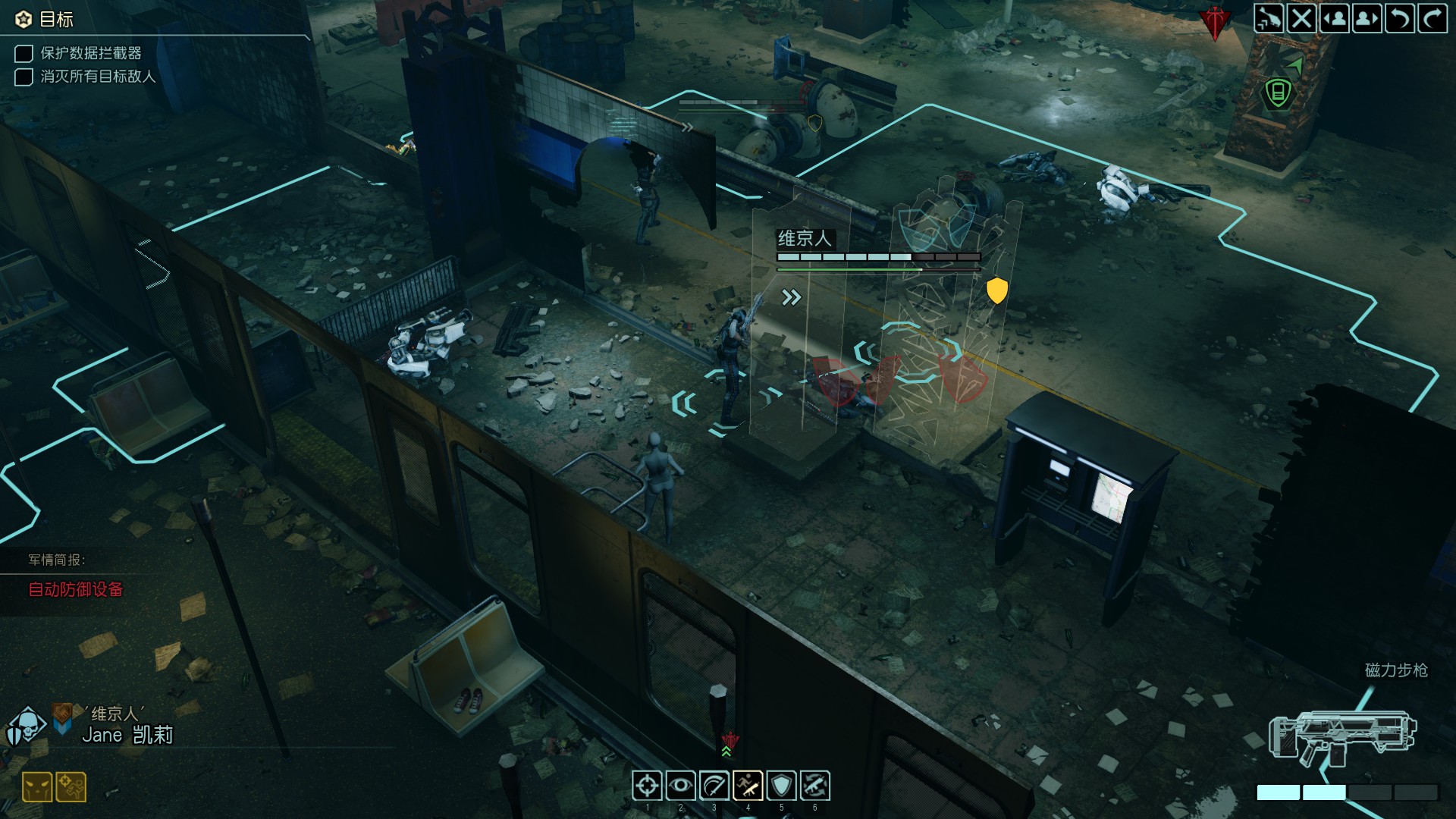Check the 保护数据拦截器 objective checkbox
Viewport: 1456px width, 819px height.
[x=22, y=55]
